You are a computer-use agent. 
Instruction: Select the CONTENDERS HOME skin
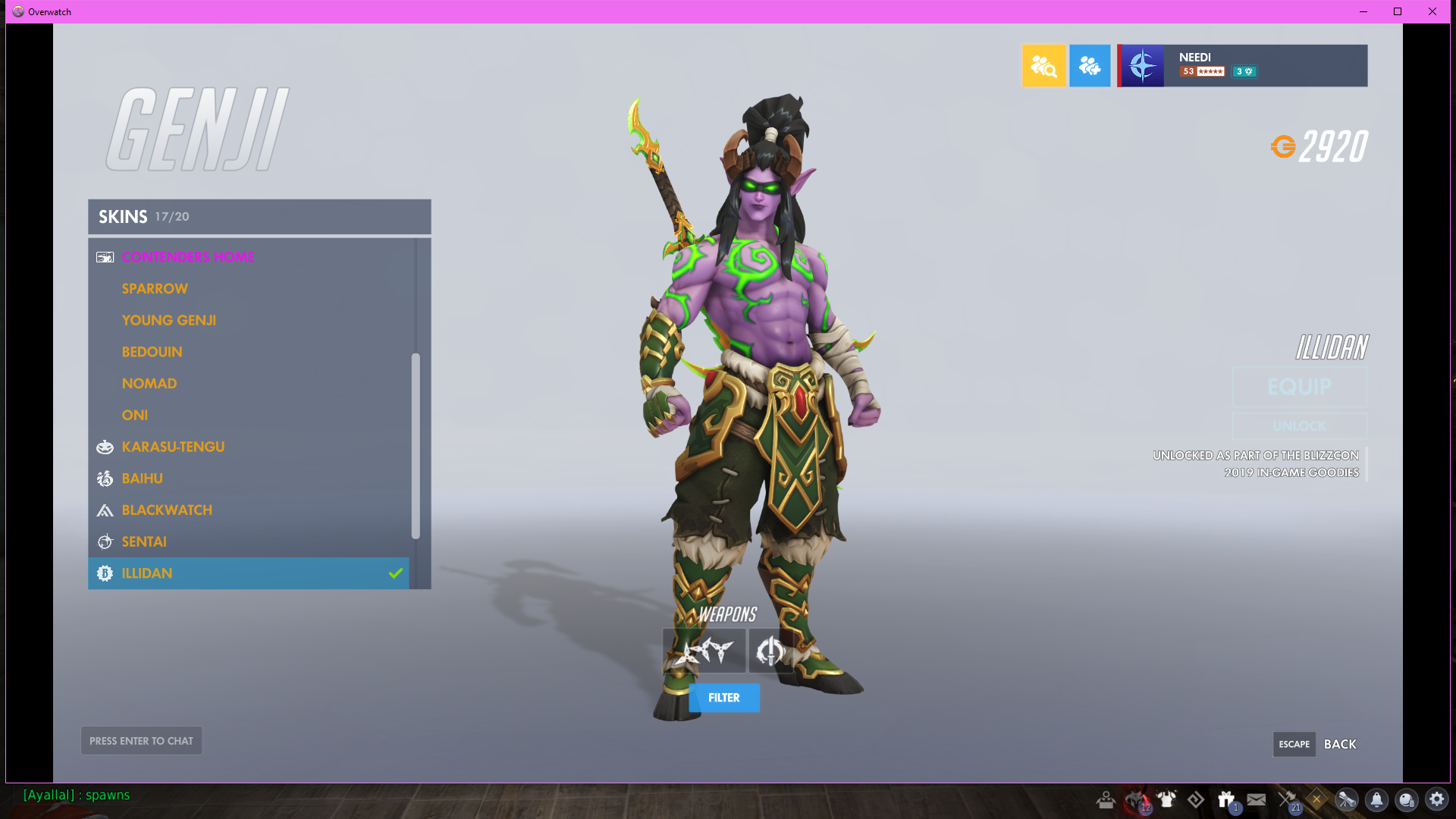click(187, 257)
